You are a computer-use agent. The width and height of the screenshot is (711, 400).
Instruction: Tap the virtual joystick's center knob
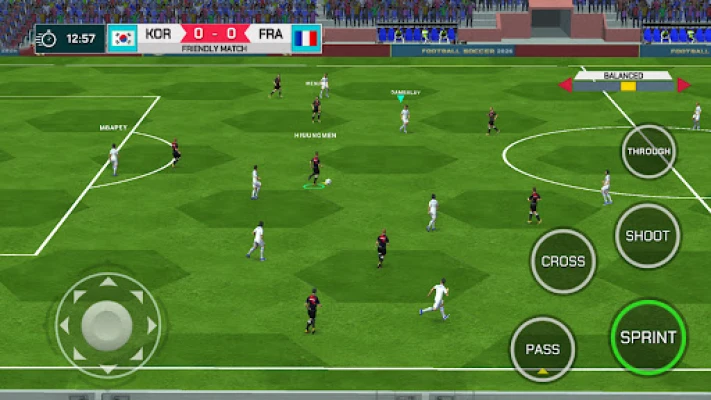(x=107, y=324)
